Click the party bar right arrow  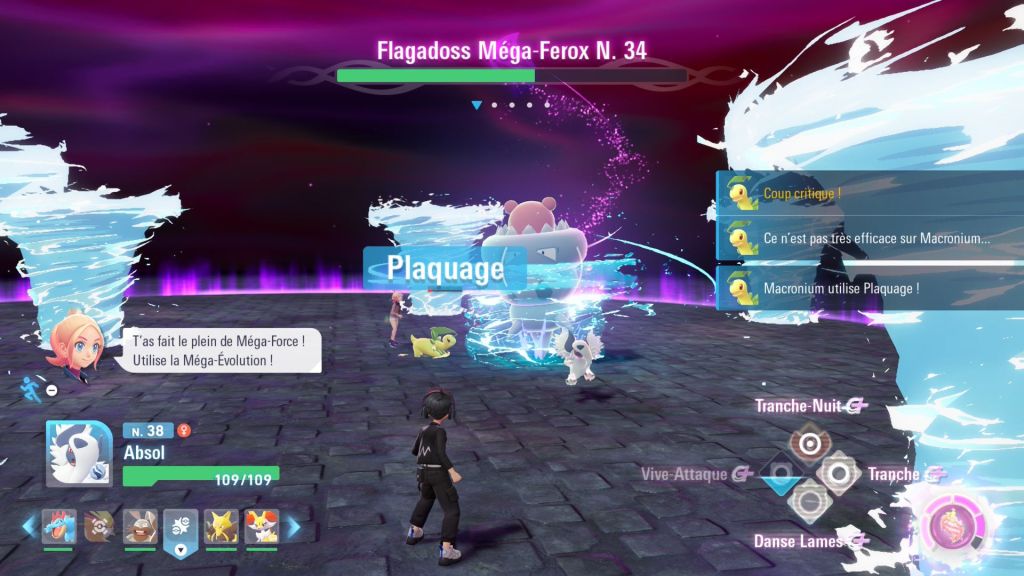293,527
